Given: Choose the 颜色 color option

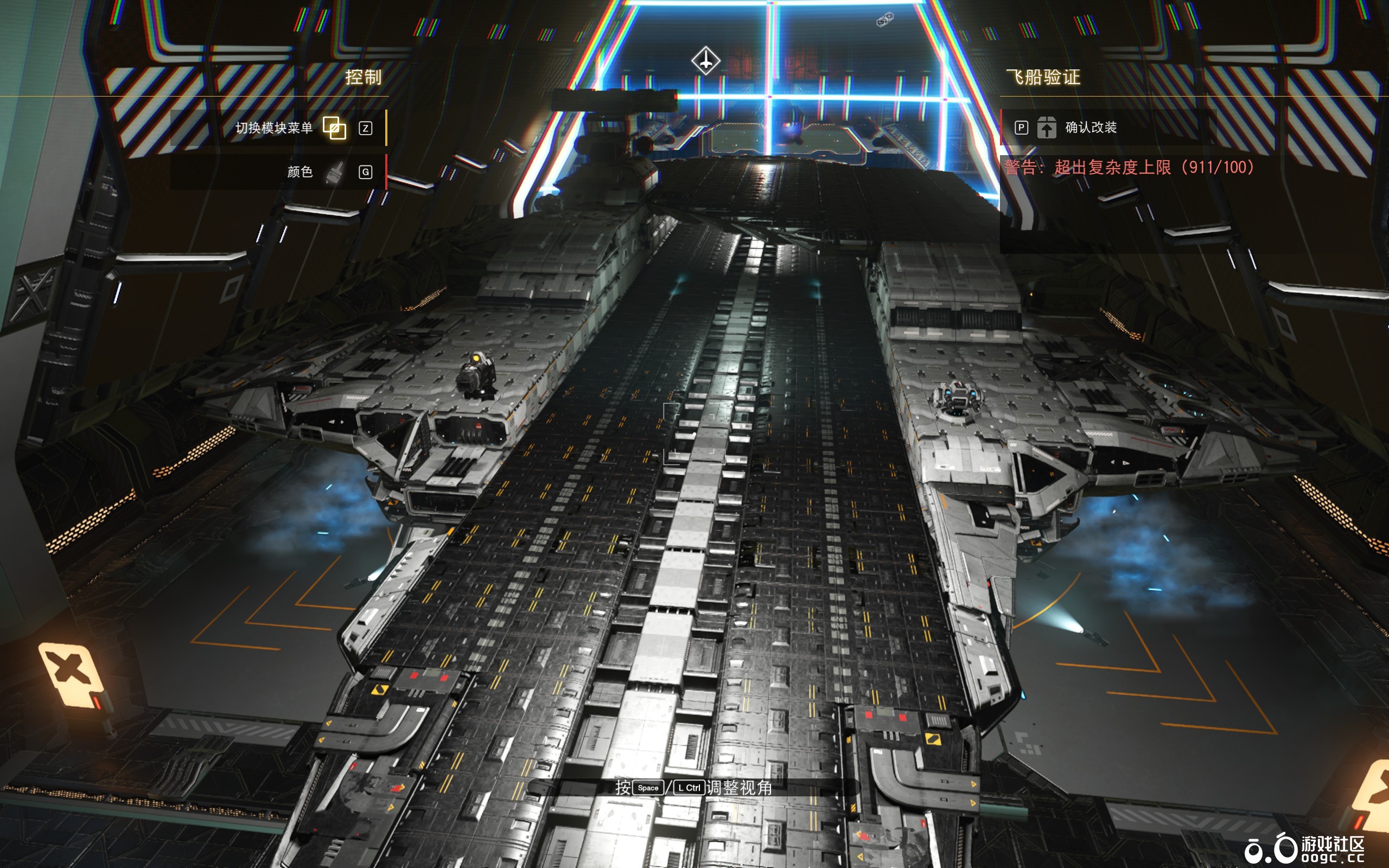Looking at the screenshot, I should point(301,171).
